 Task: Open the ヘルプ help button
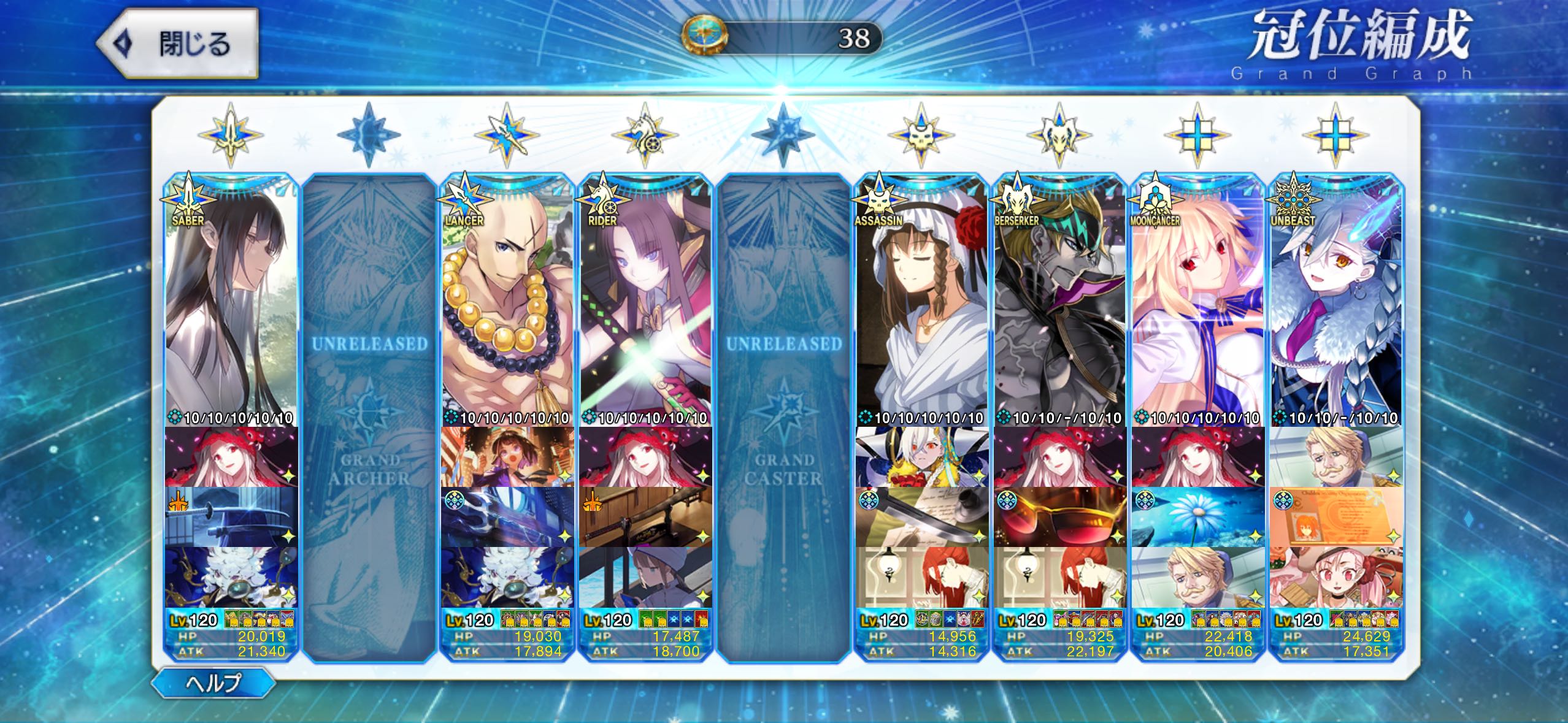coord(213,682)
